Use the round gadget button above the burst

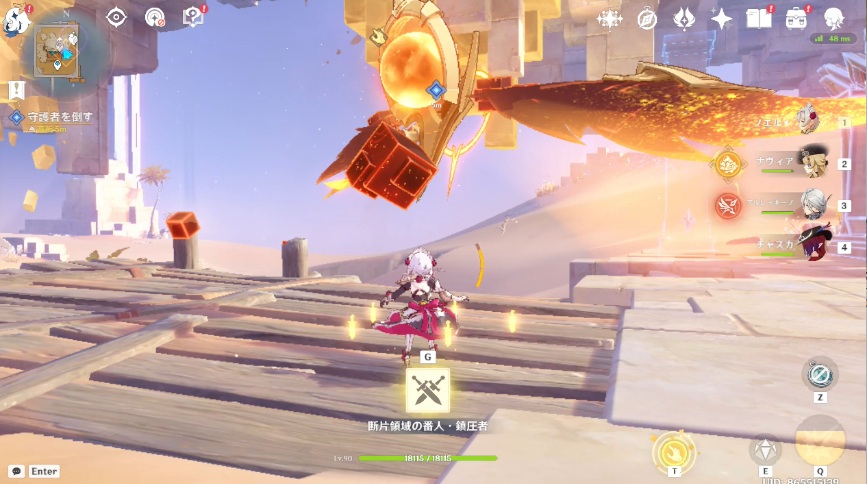click(820, 374)
